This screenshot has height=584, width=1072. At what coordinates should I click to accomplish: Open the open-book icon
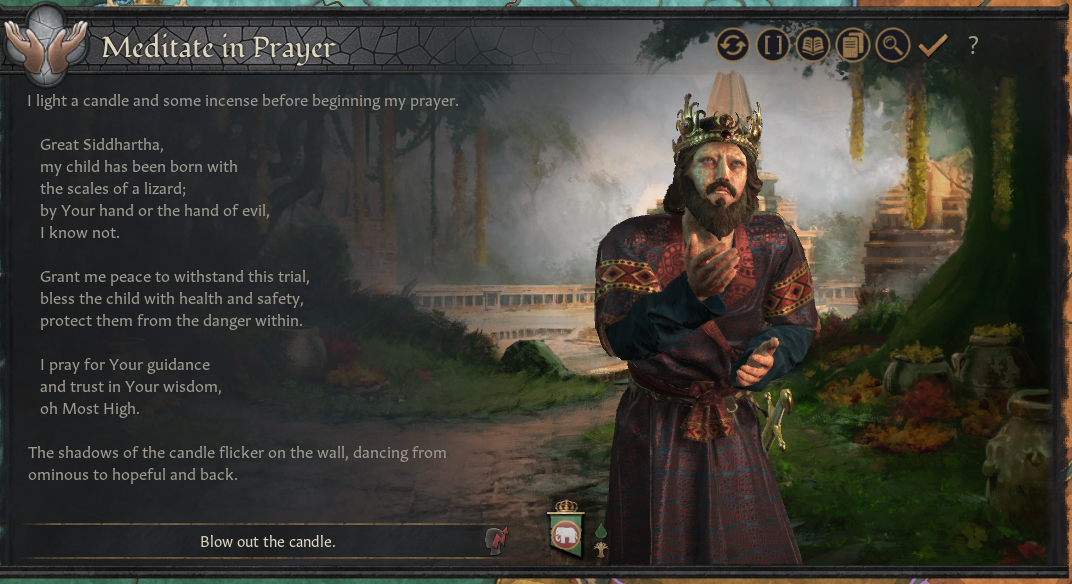(x=813, y=45)
